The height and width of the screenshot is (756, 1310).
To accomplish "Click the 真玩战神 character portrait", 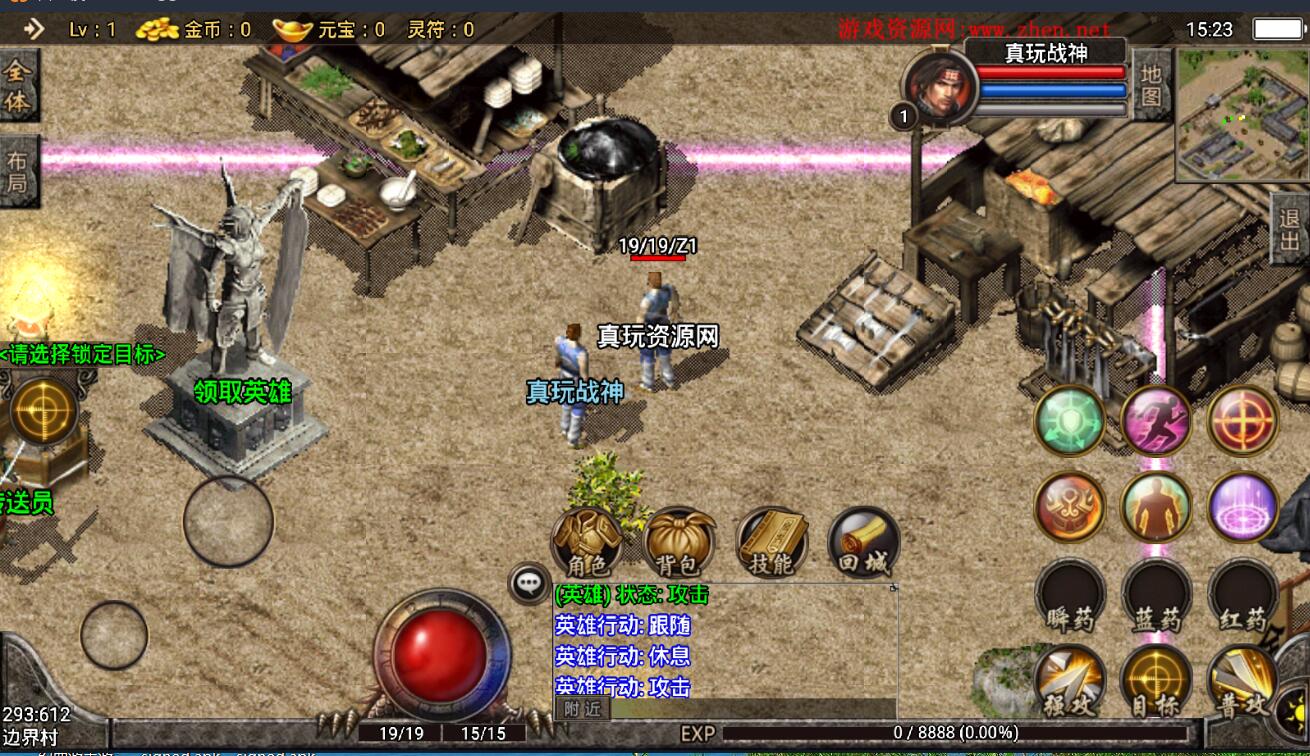I will click(939, 87).
